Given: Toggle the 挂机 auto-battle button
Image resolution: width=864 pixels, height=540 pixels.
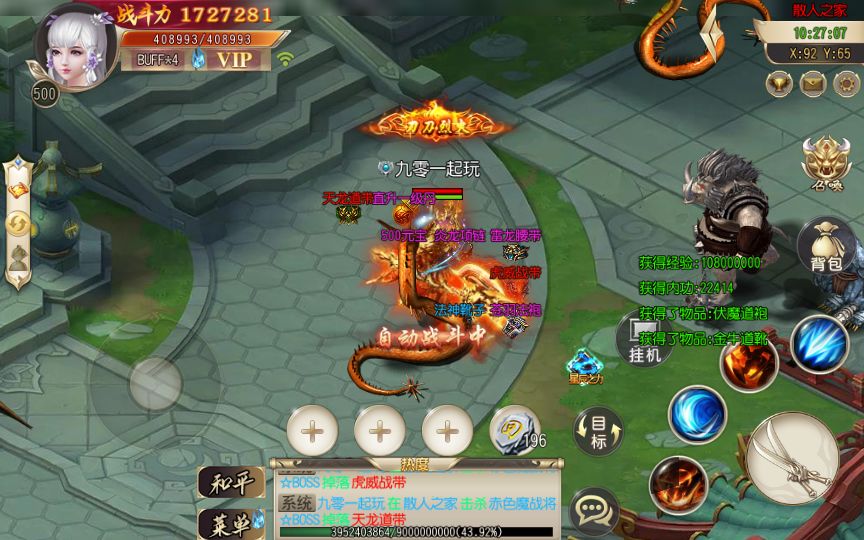Looking at the screenshot, I should (x=645, y=338).
